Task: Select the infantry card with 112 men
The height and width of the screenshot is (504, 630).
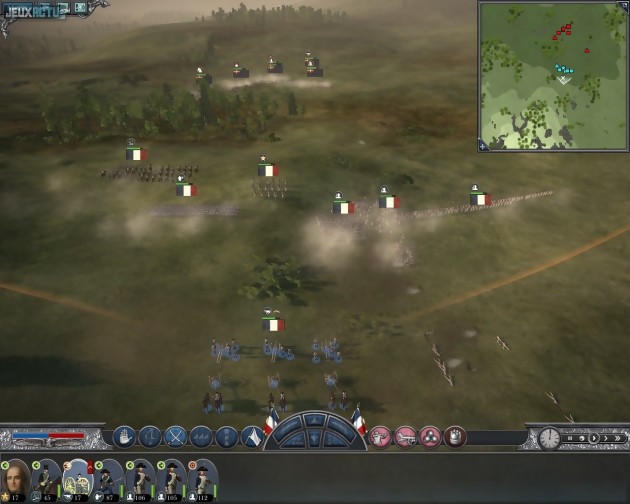Action: (203, 479)
